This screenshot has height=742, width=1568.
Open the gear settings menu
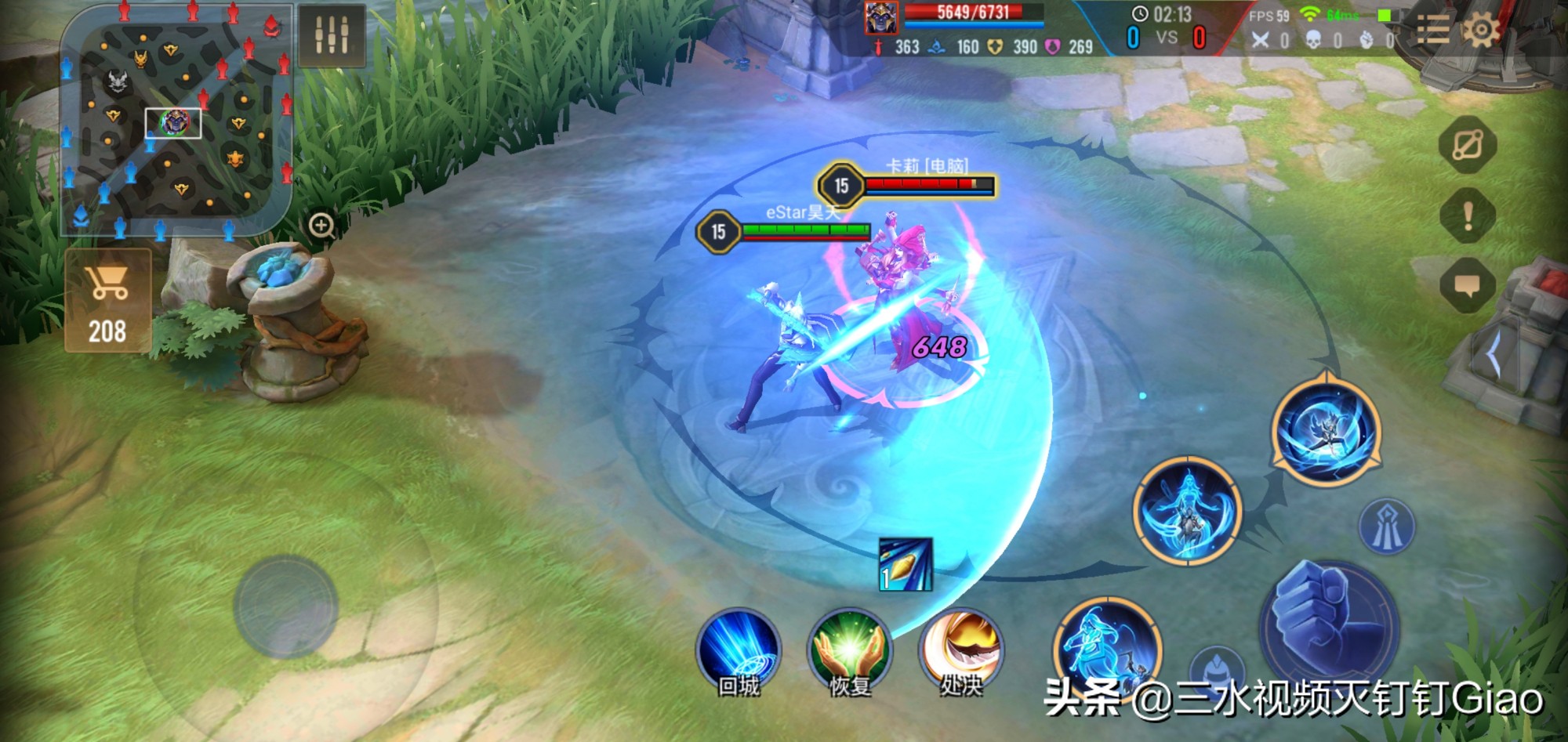(x=1480, y=31)
